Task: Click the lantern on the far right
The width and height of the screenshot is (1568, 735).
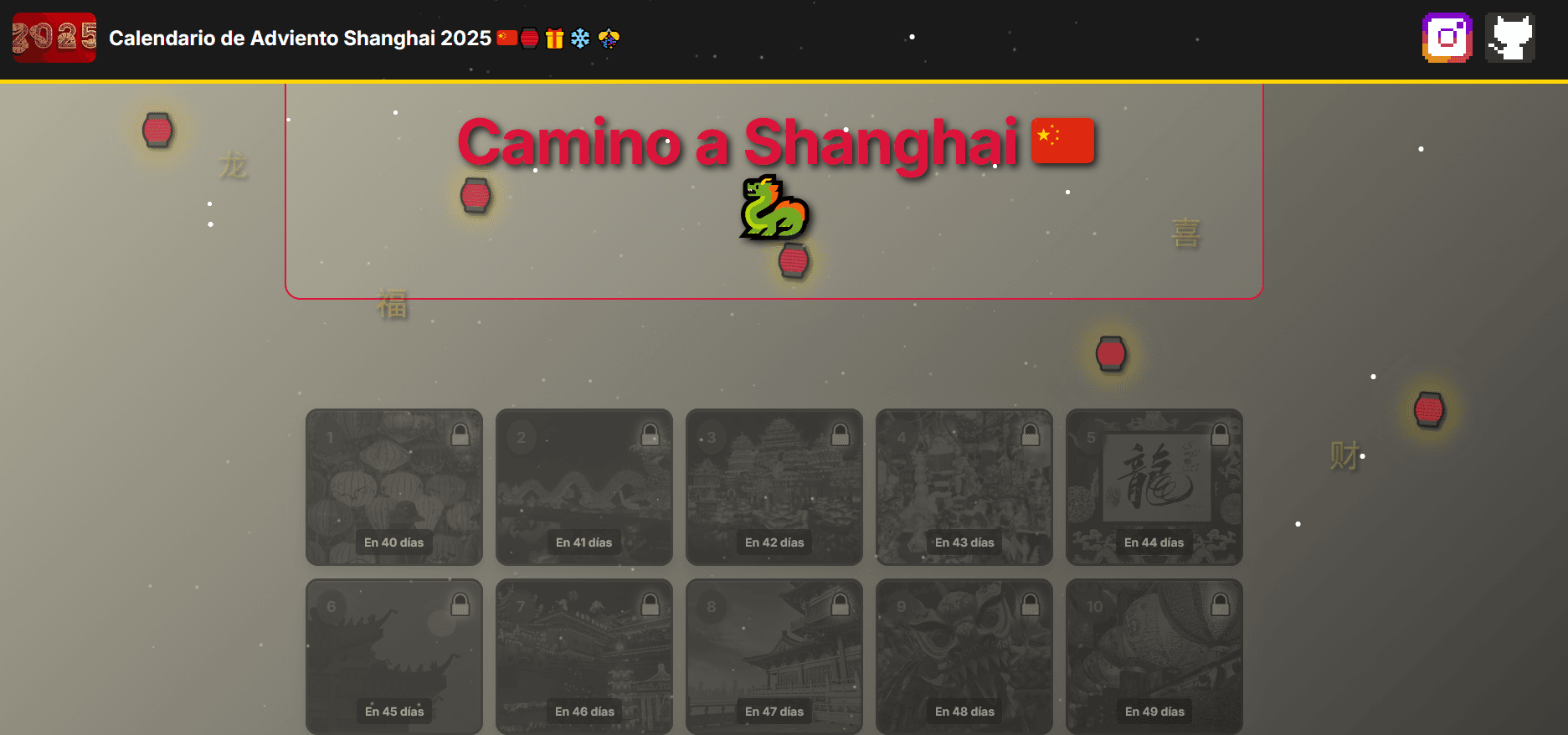Action: 1429,410
